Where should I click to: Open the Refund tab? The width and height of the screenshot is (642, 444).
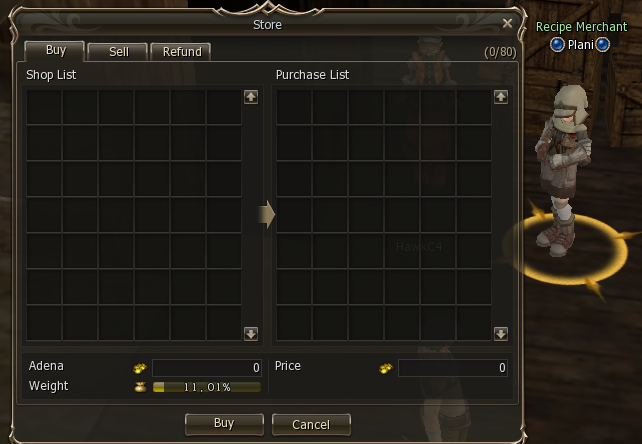pos(182,51)
